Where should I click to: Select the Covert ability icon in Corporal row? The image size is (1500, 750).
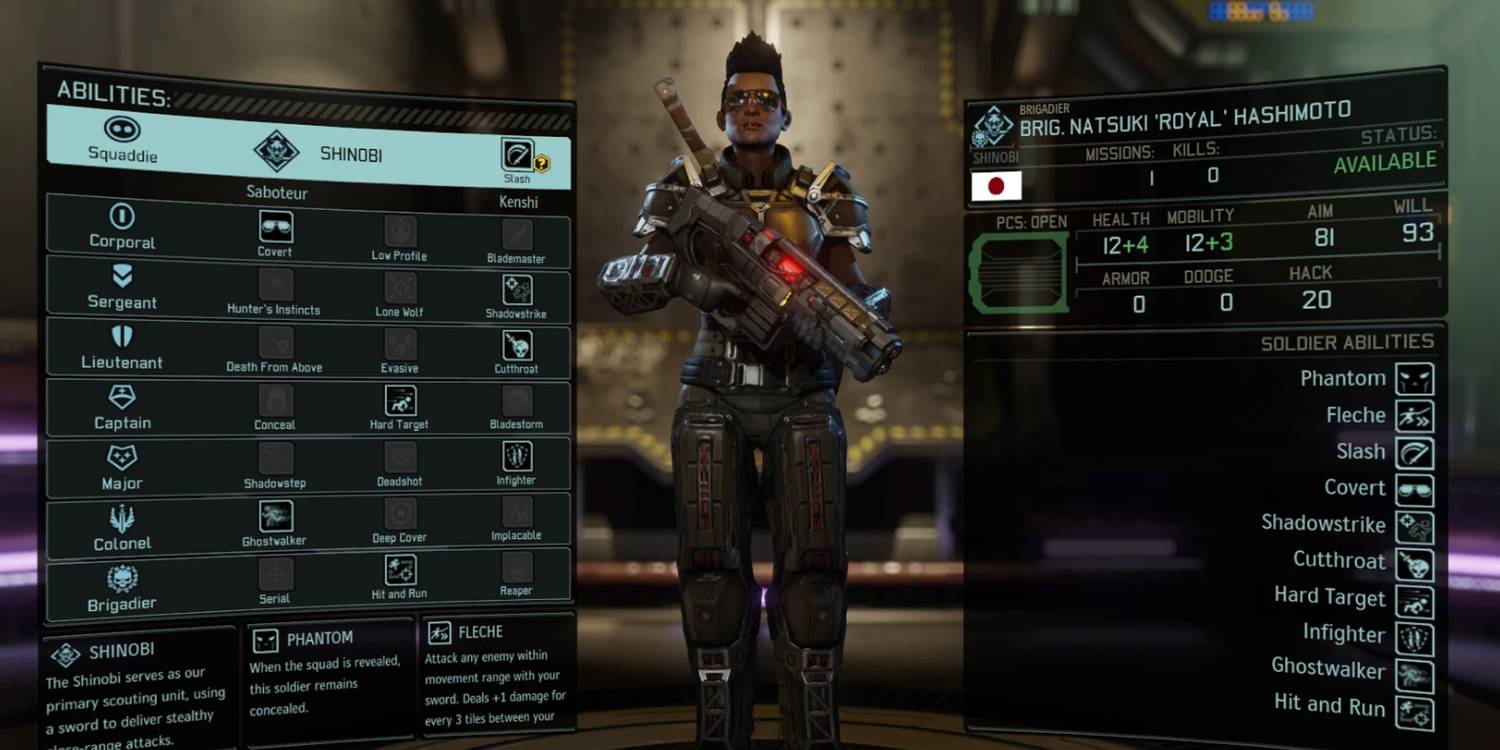coord(274,228)
